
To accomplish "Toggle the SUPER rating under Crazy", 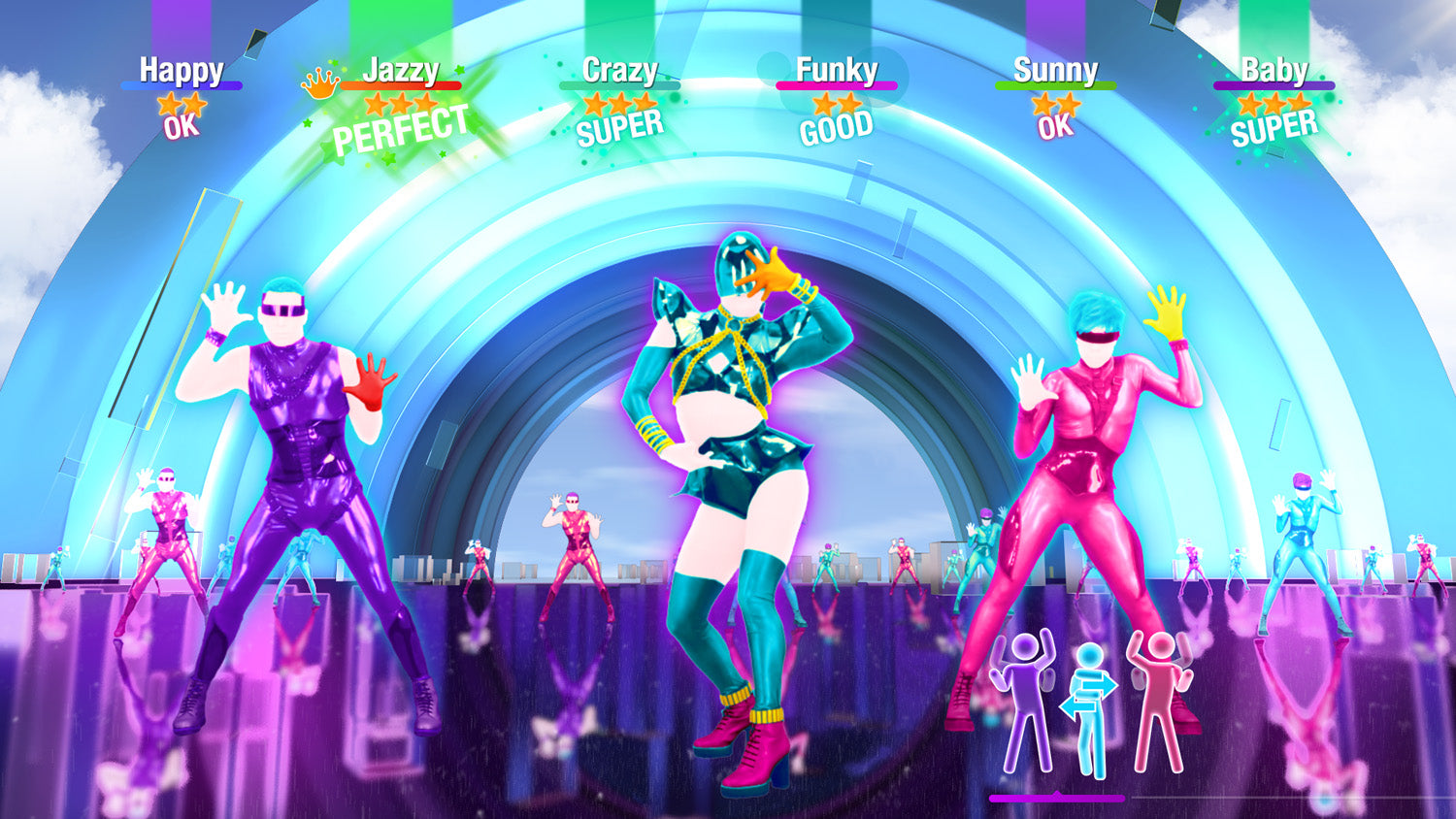I will (x=620, y=122).
